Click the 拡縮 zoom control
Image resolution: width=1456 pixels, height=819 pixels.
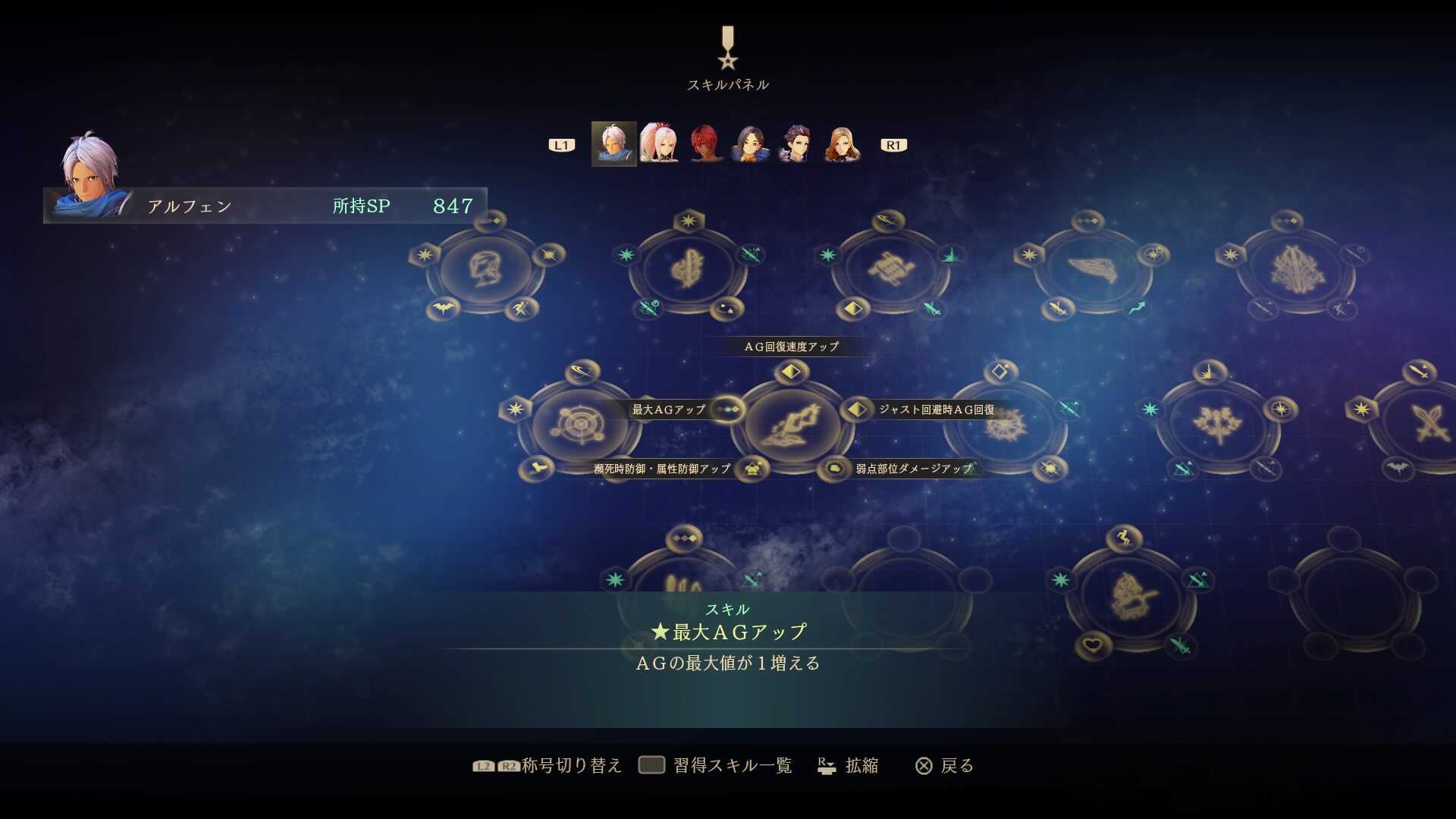tap(851, 766)
